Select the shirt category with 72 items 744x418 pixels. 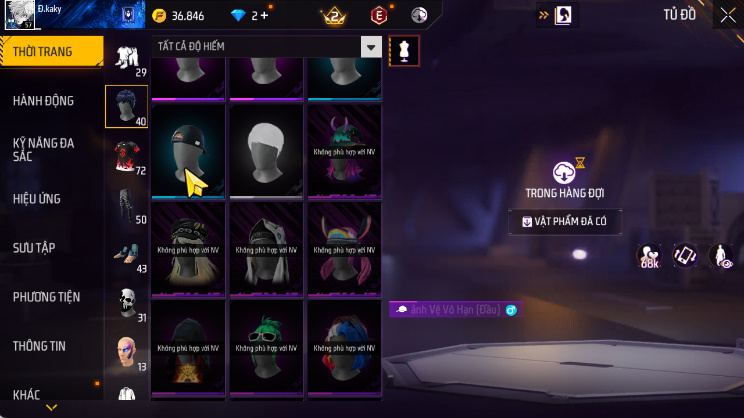[x=126, y=155]
